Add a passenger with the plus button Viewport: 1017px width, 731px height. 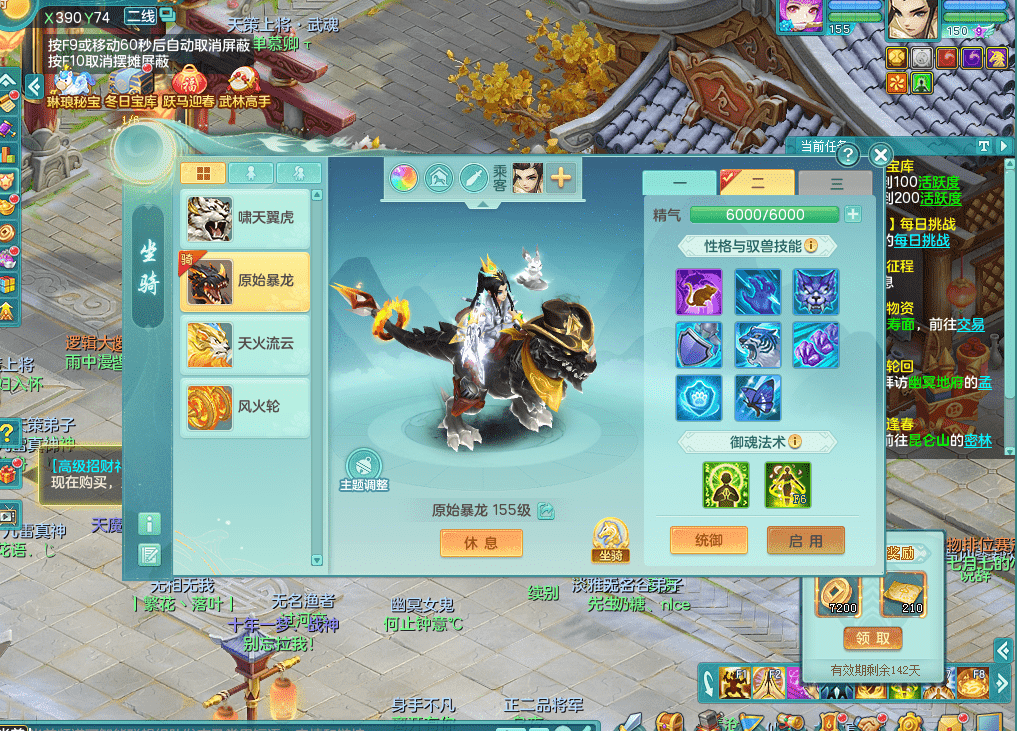(561, 178)
